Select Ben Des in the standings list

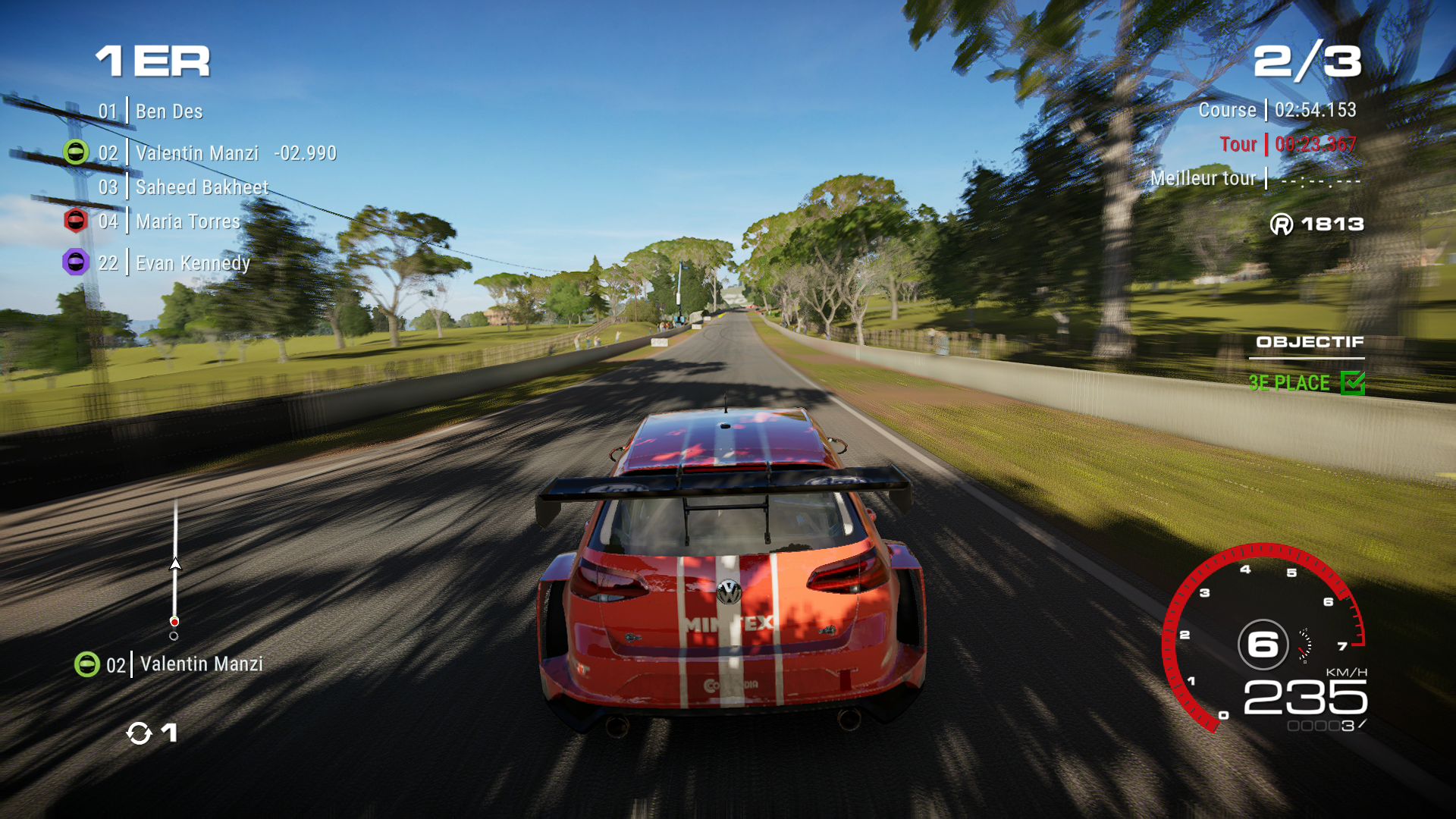click(168, 111)
